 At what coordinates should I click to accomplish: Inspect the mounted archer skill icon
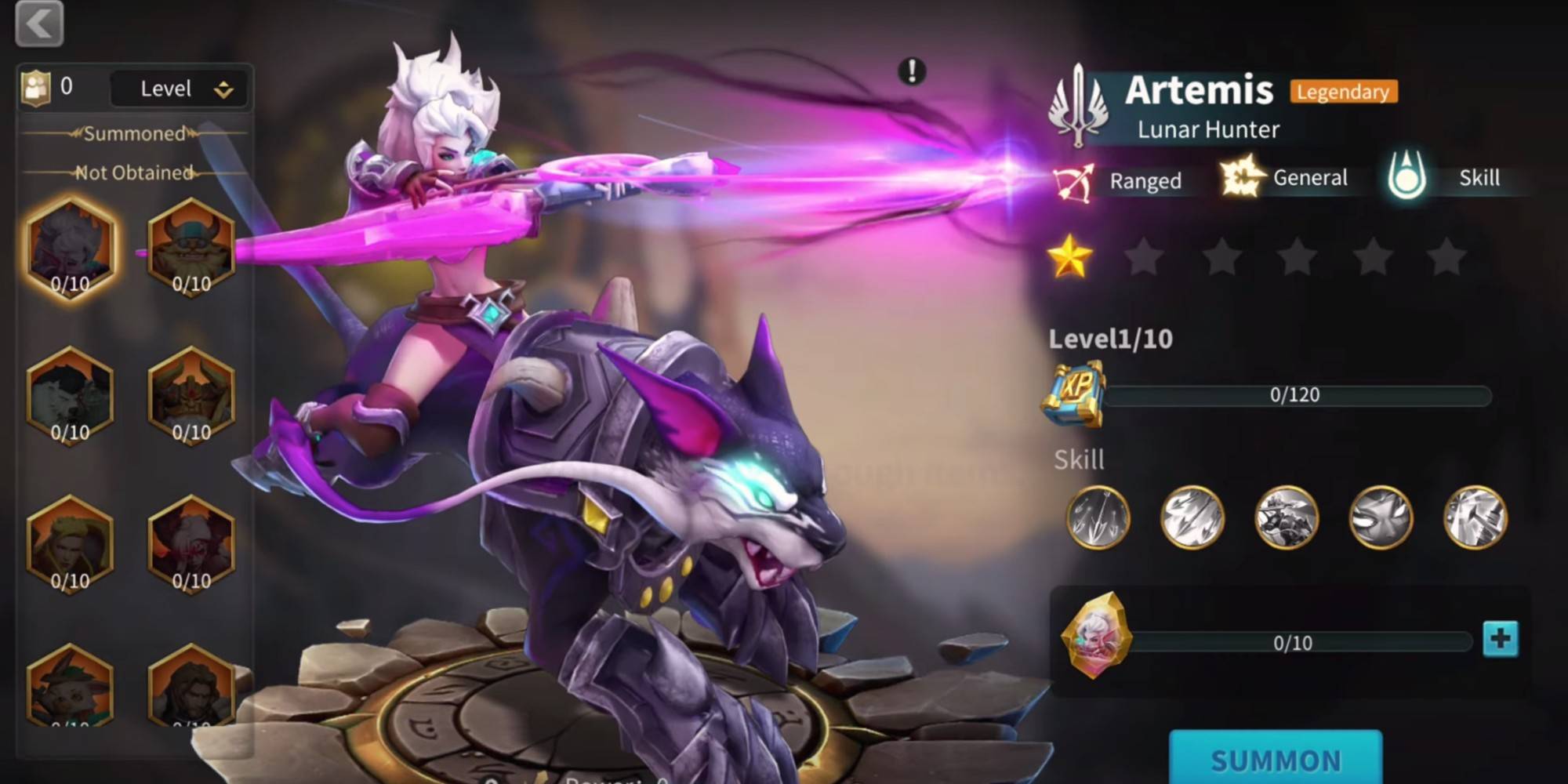click(1287, 517)
